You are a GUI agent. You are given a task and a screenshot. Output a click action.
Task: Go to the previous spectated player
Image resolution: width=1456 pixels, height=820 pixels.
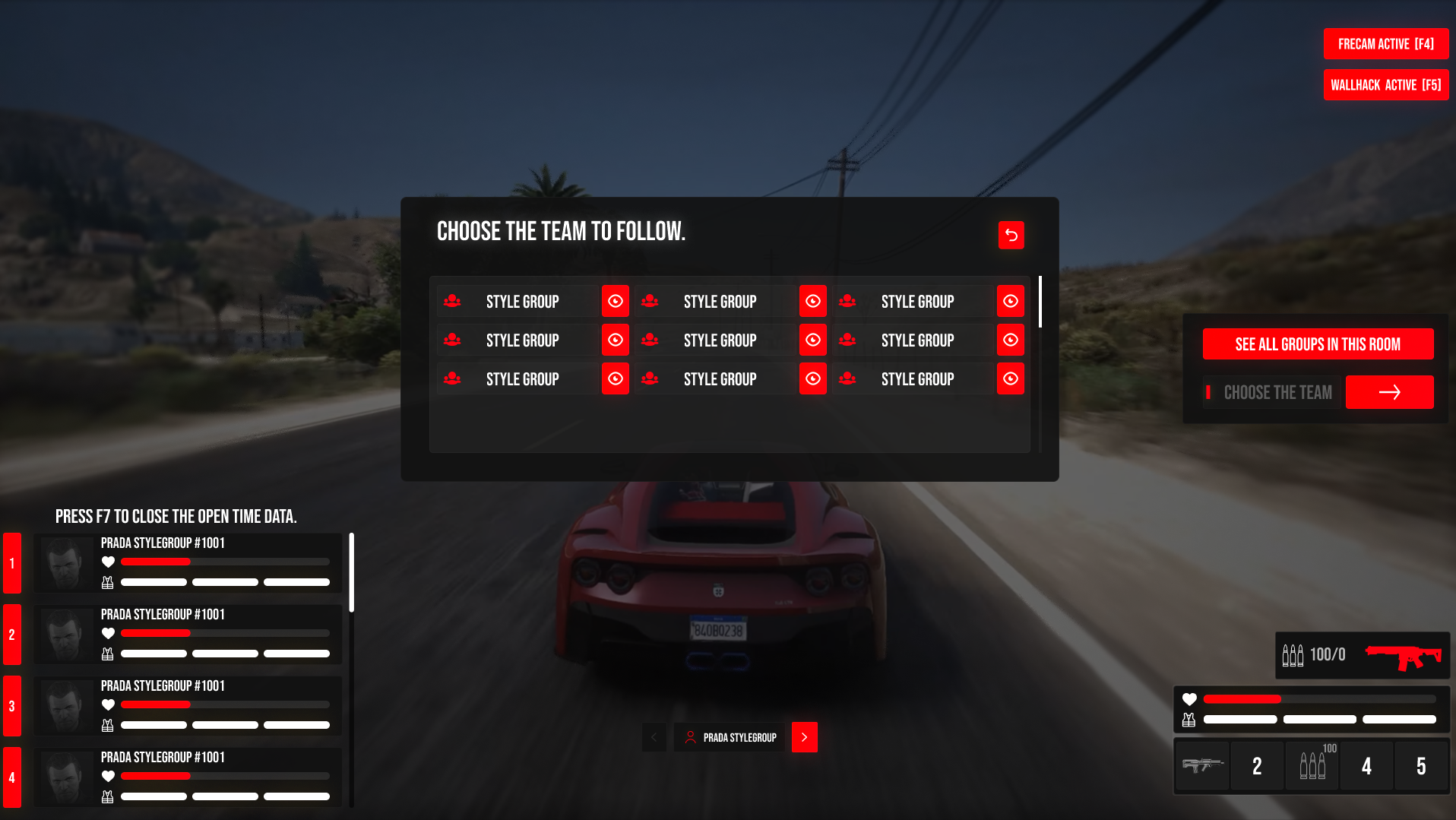[654, 737]
